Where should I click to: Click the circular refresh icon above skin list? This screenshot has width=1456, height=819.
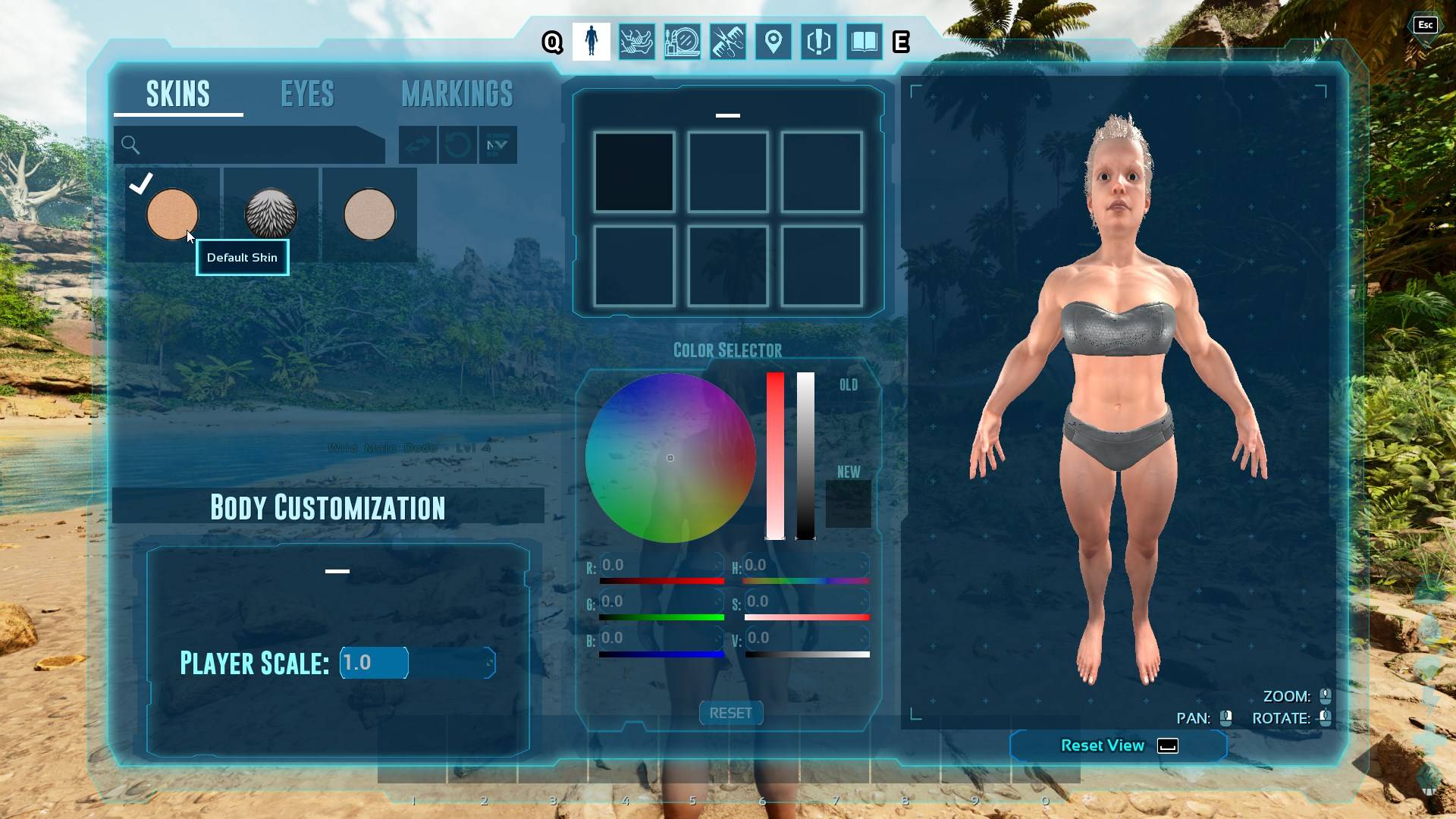tap(457, 145)
